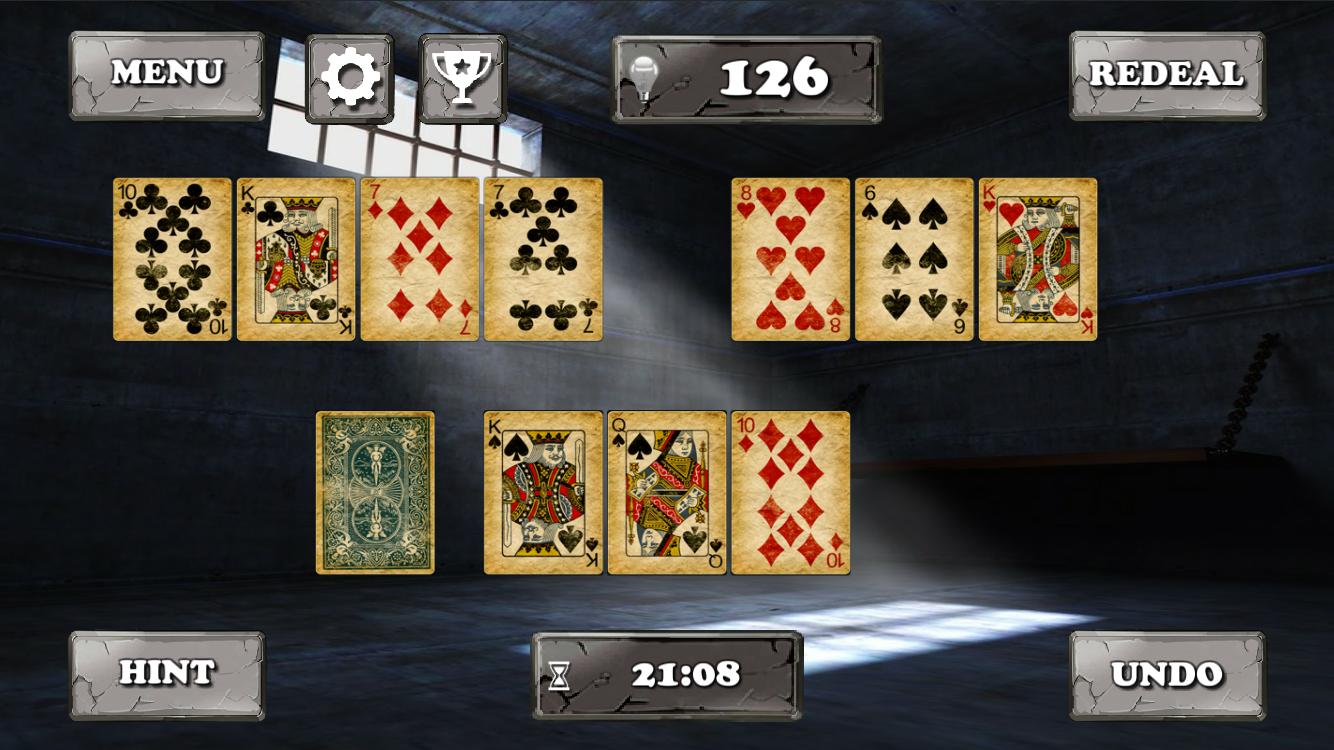Open the settings gear icon
This screenshot has width=1334, height=750.
[350, 75]
